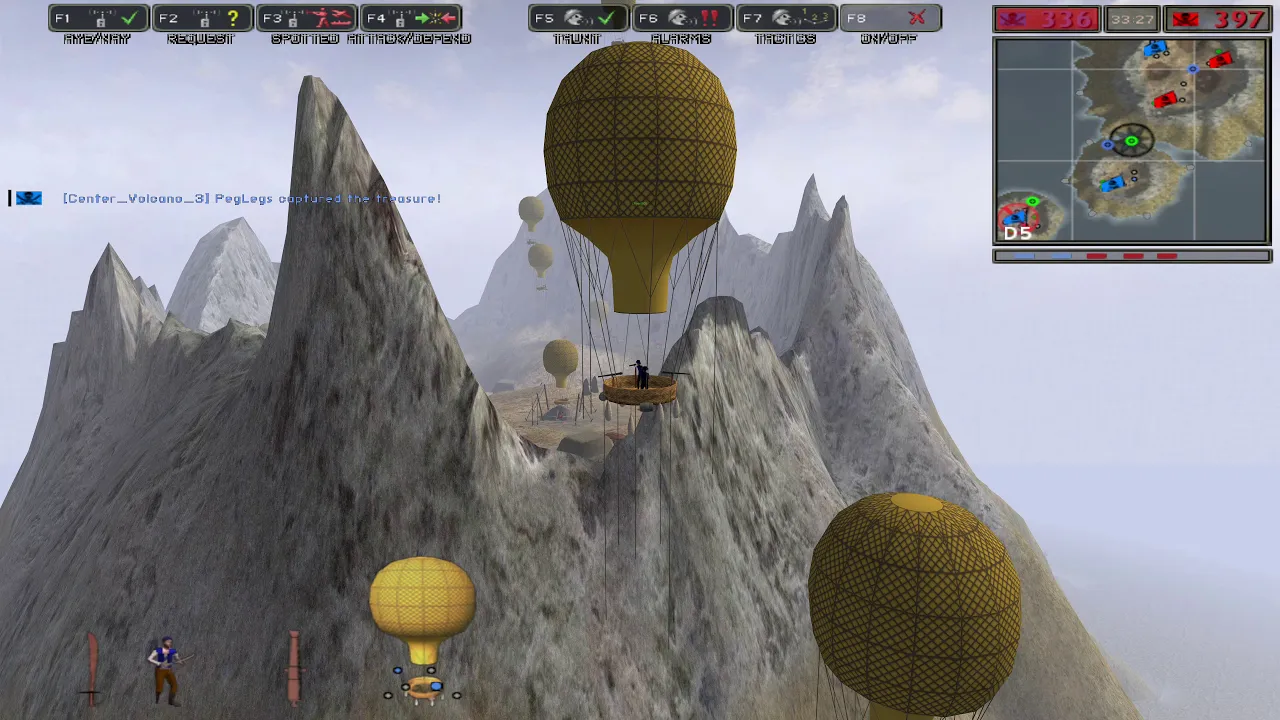Toggle the F8 On/Off radio button
The image size is (1280, 720).
coord(890,19)
